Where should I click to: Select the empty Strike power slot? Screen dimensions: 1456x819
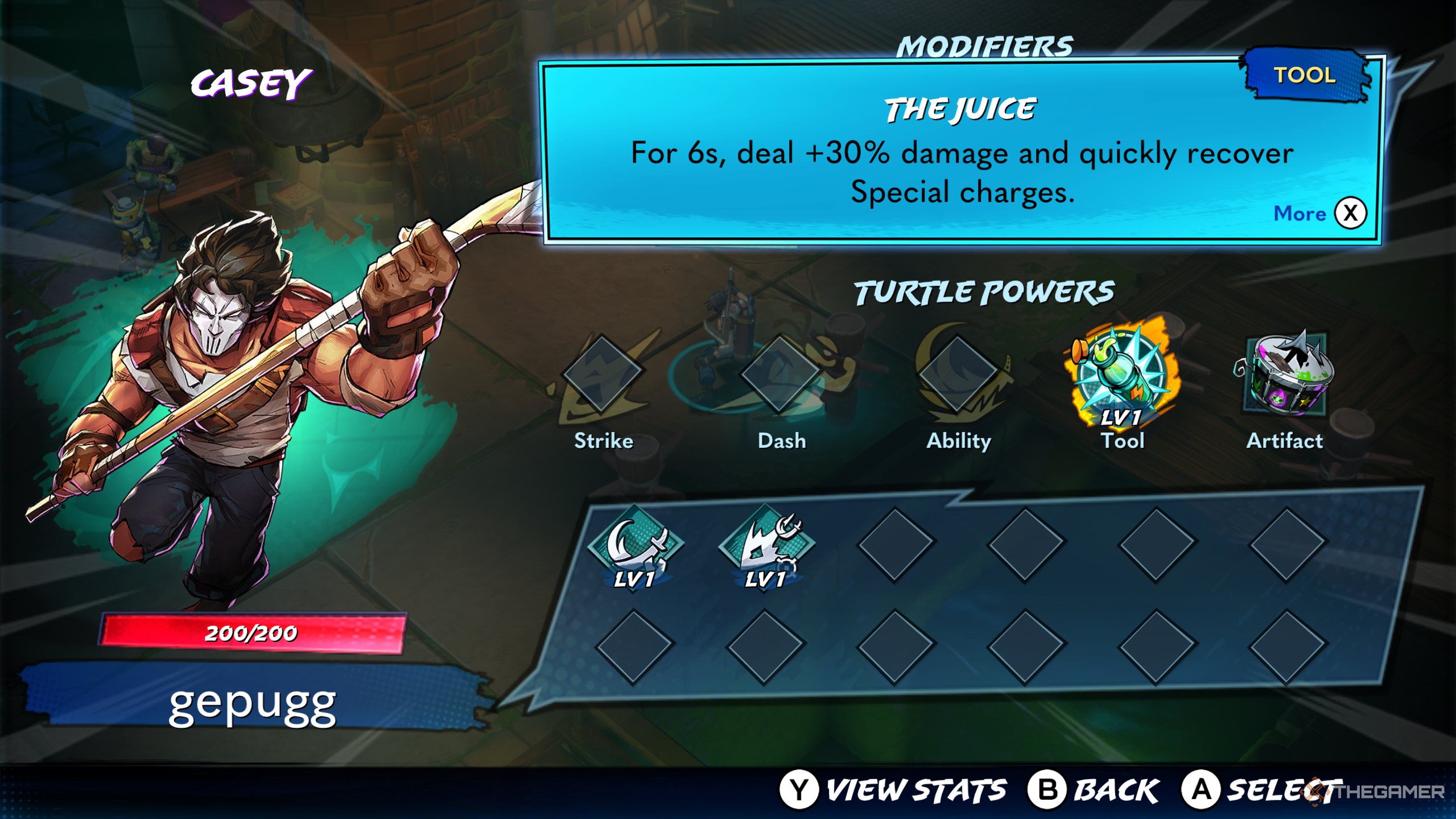click(603, 373)
